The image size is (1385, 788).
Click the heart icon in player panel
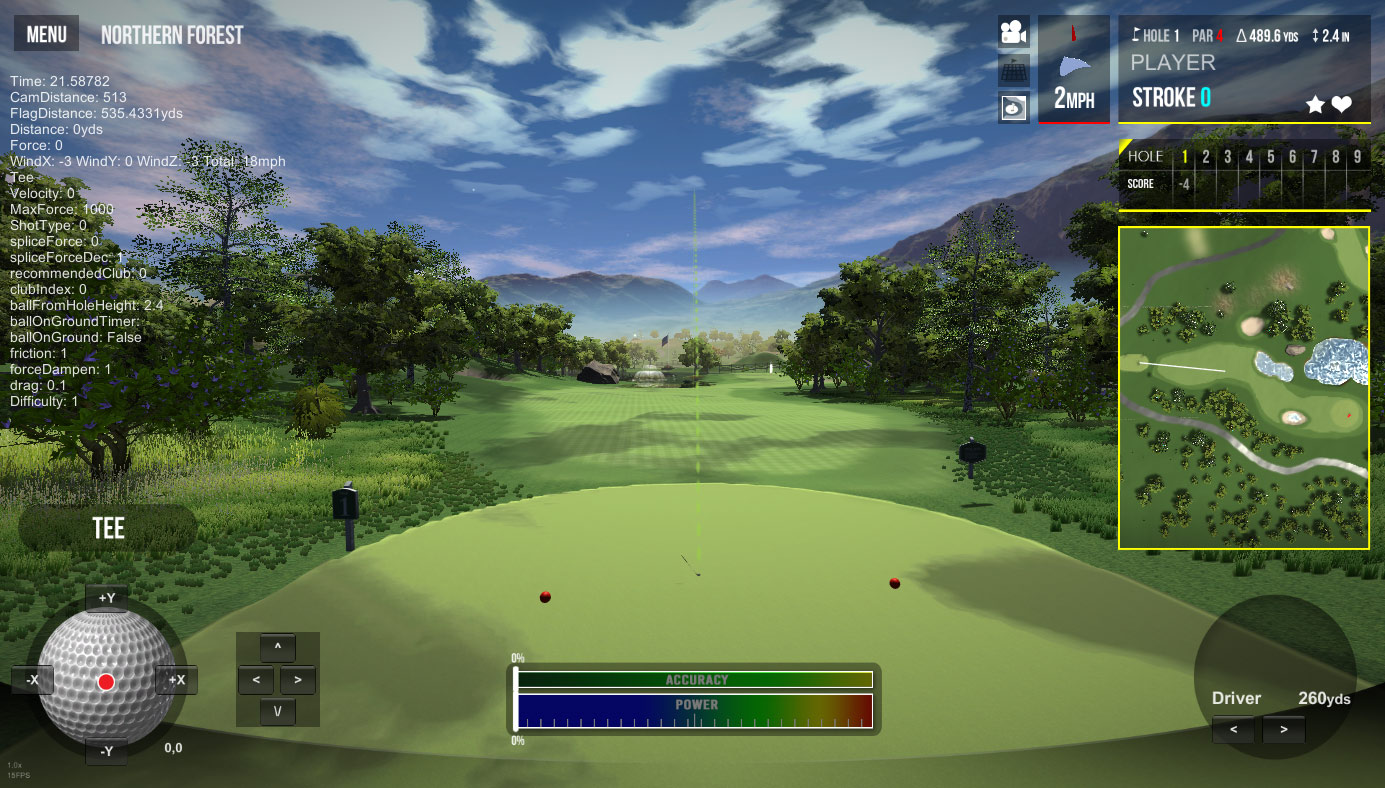[1341, 104]
